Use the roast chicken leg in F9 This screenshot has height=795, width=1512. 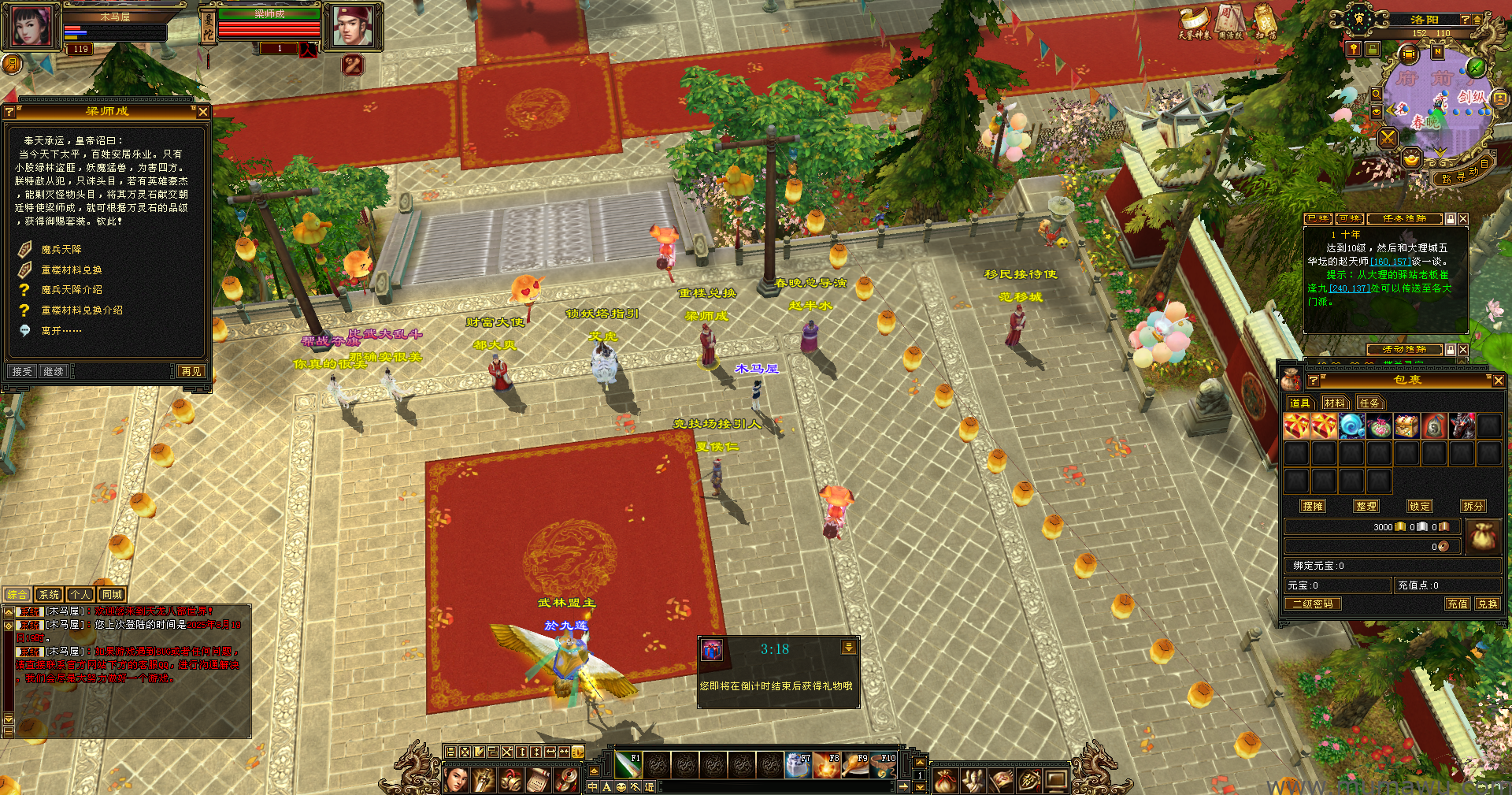point(854,765)
